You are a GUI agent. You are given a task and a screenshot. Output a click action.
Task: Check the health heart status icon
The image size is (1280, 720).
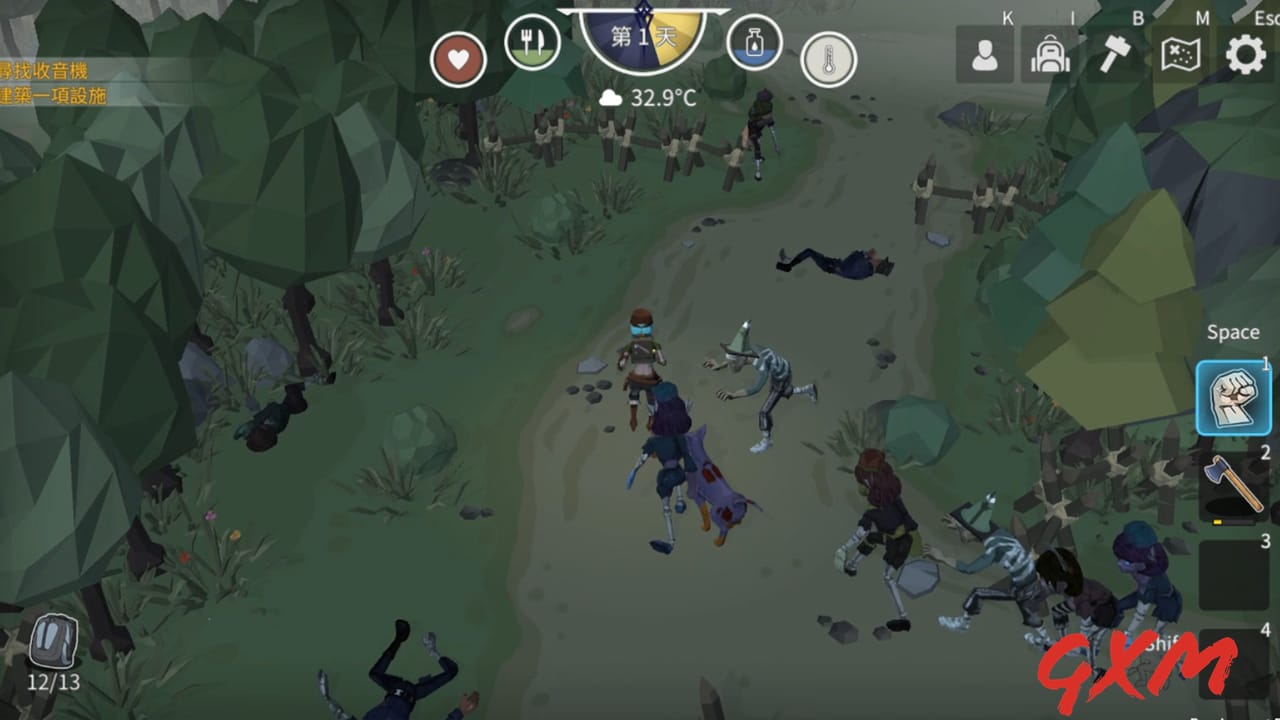(457, 59)
